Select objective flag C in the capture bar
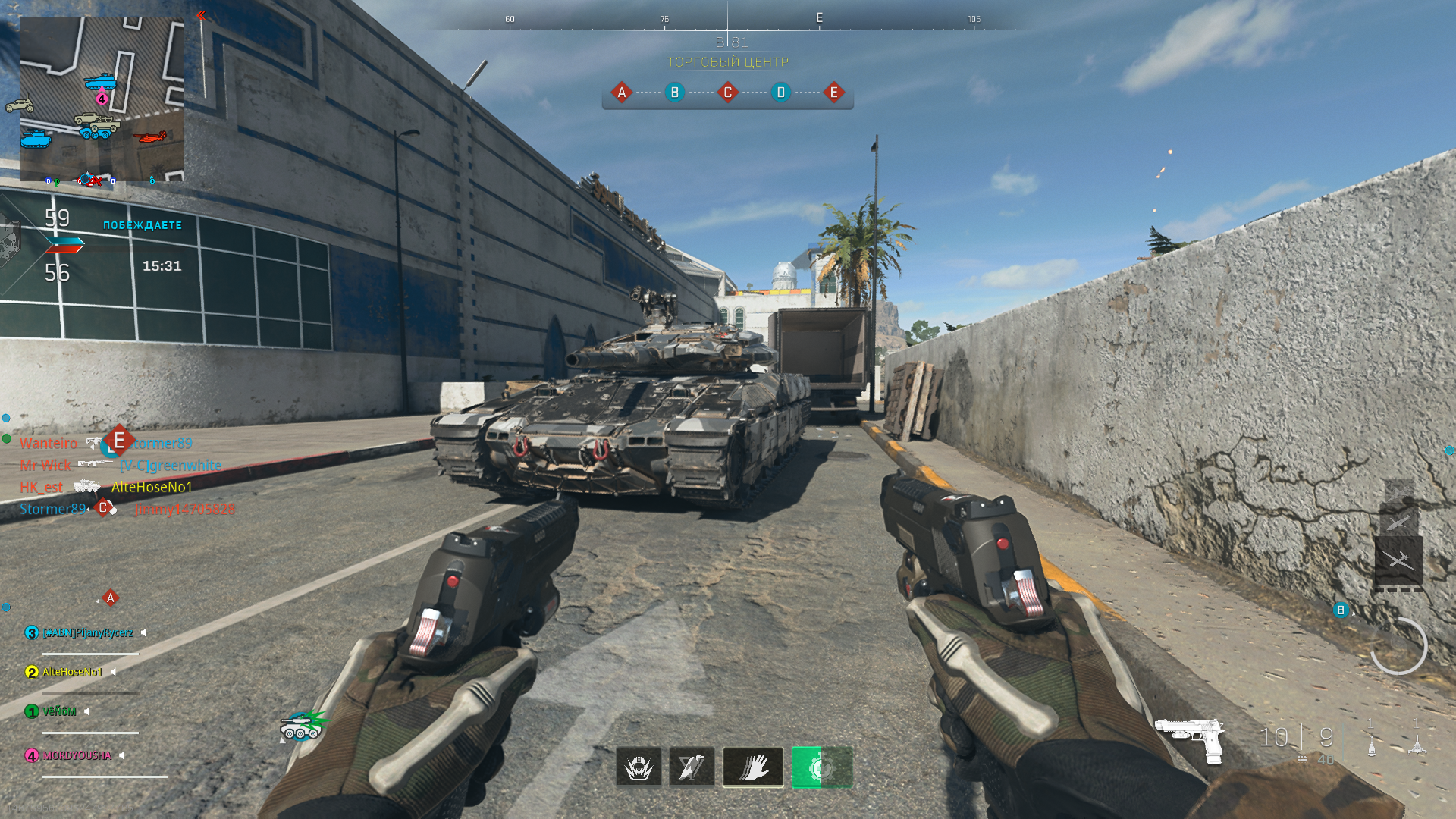Viewport: 1456px width, 819px height. tap(728, 93)
